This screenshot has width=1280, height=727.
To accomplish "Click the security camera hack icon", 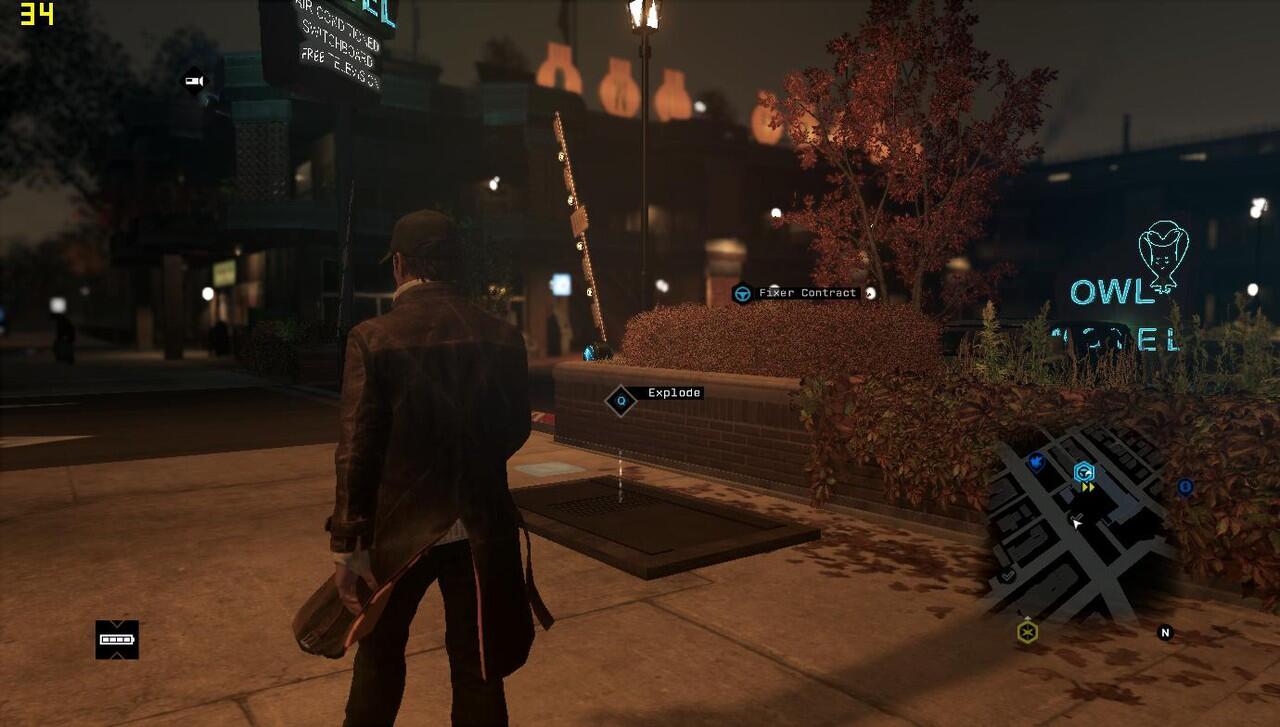I will point(193,81).
